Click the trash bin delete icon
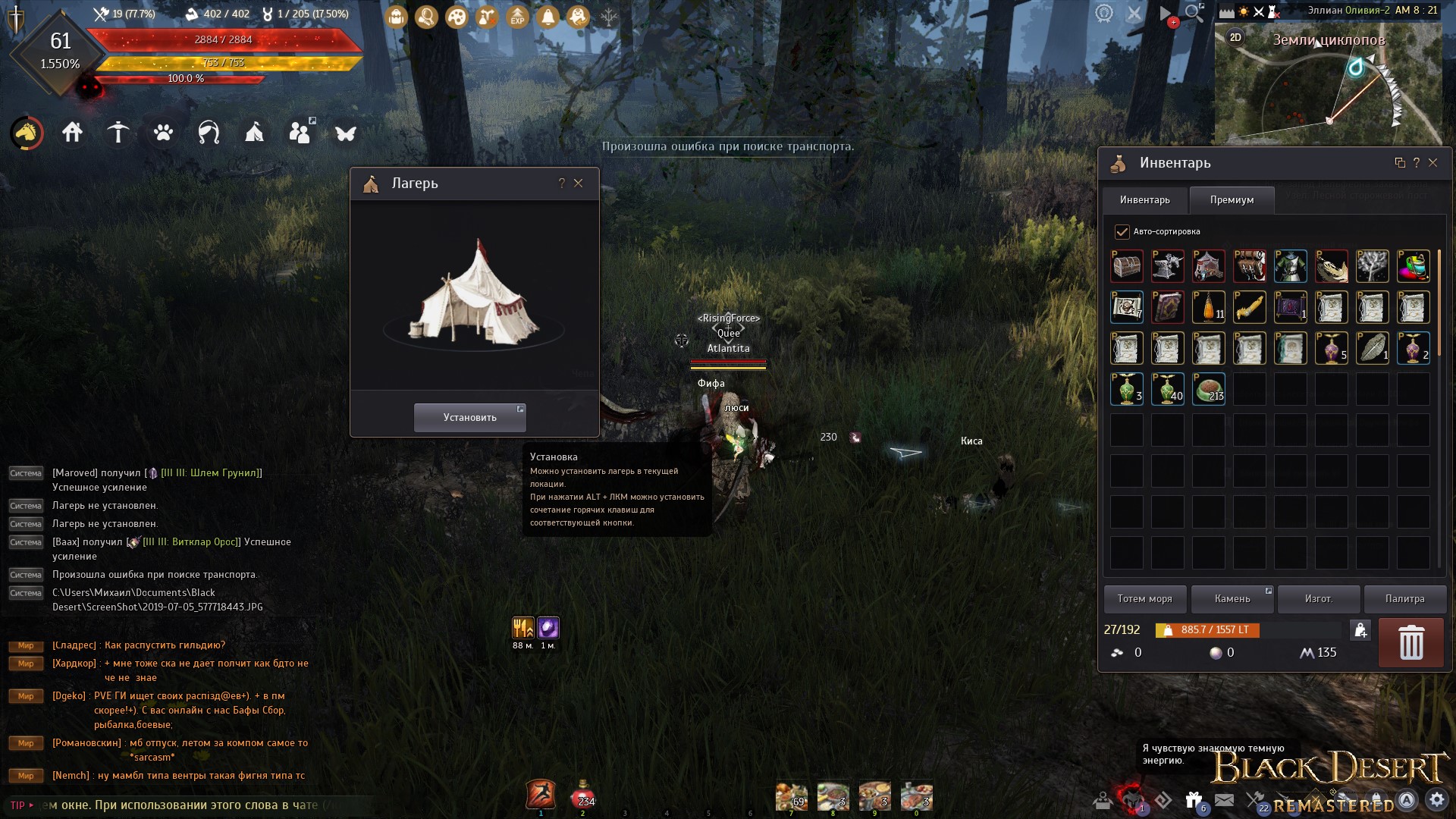The height and width of the screenshot is (819, 1456). coord(1410,642)
